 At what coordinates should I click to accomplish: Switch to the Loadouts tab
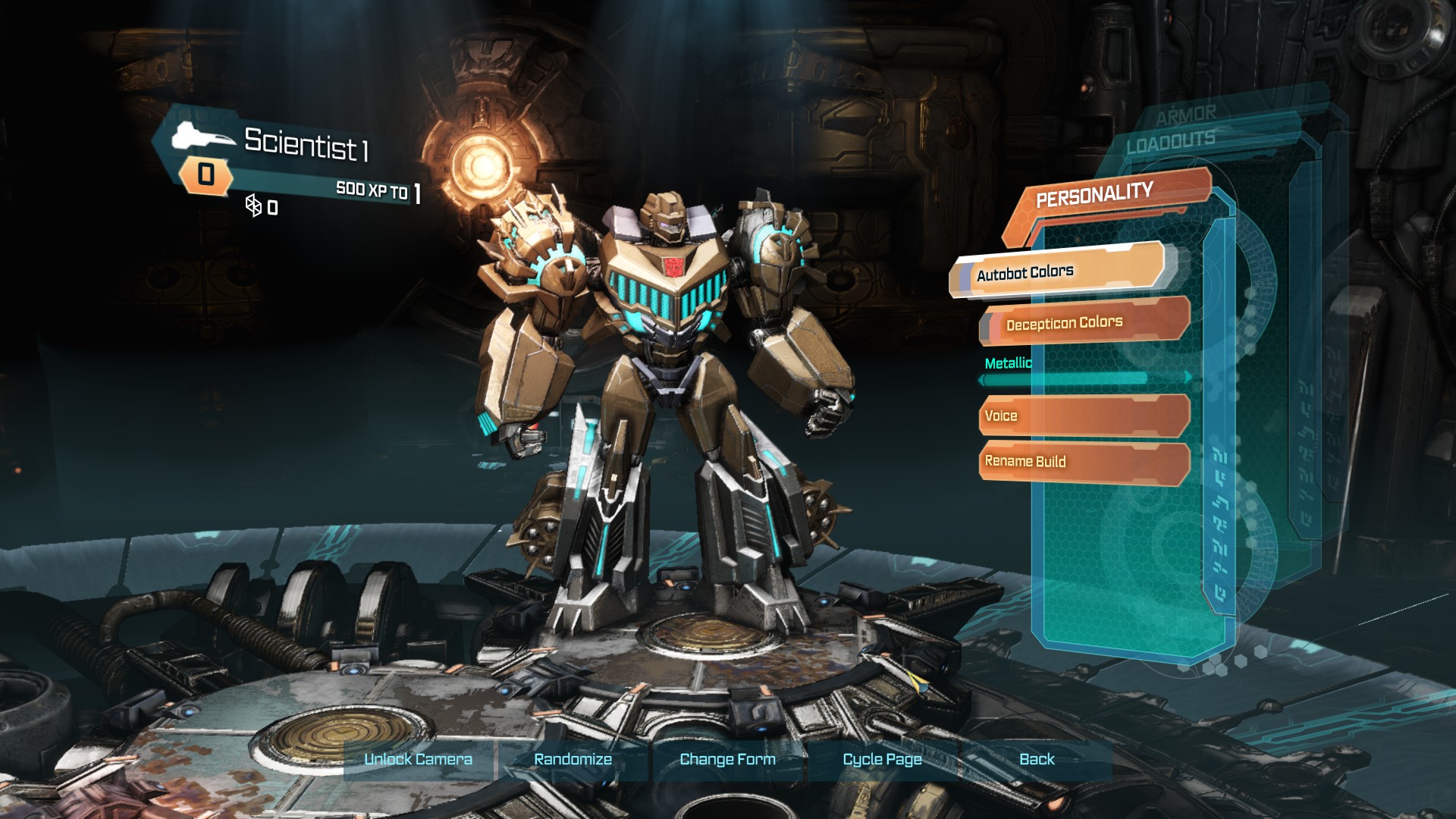point(1170,141)
